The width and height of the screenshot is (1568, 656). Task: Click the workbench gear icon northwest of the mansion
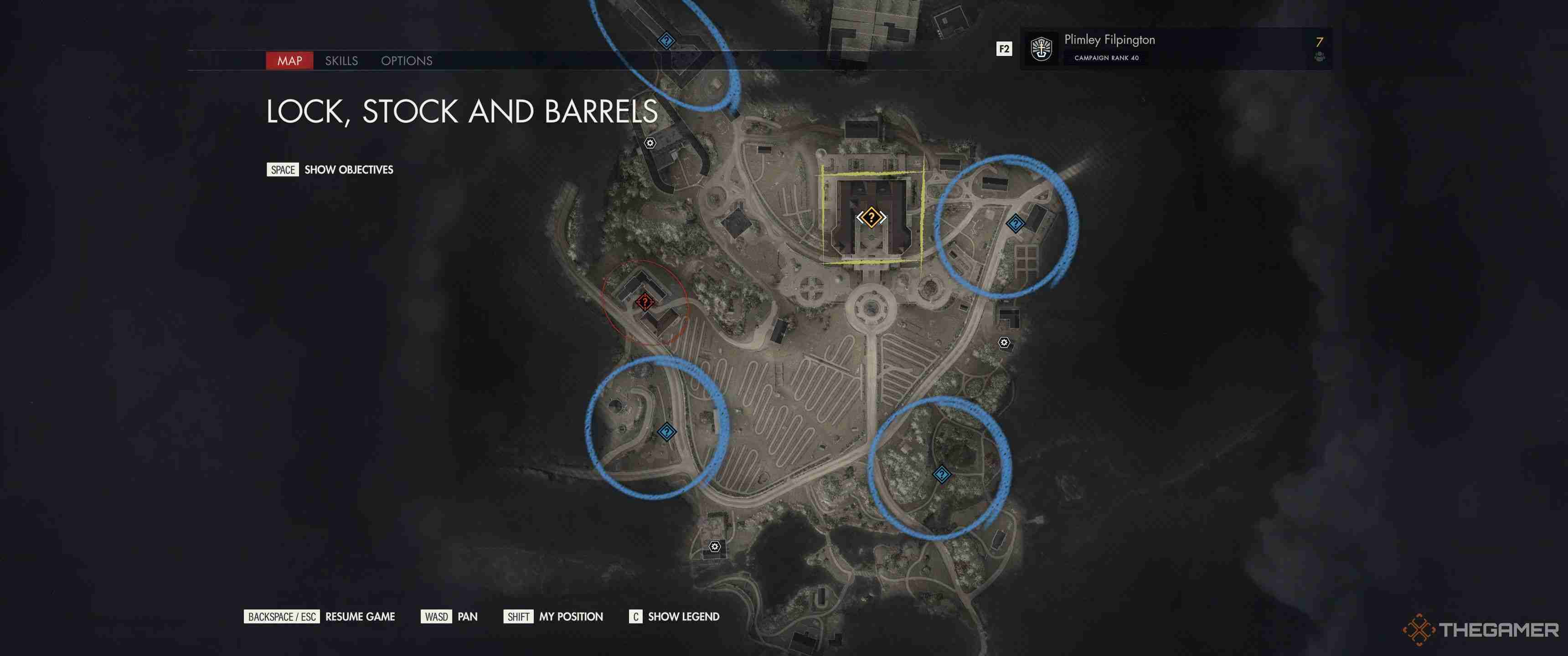(x=649, y=143)
